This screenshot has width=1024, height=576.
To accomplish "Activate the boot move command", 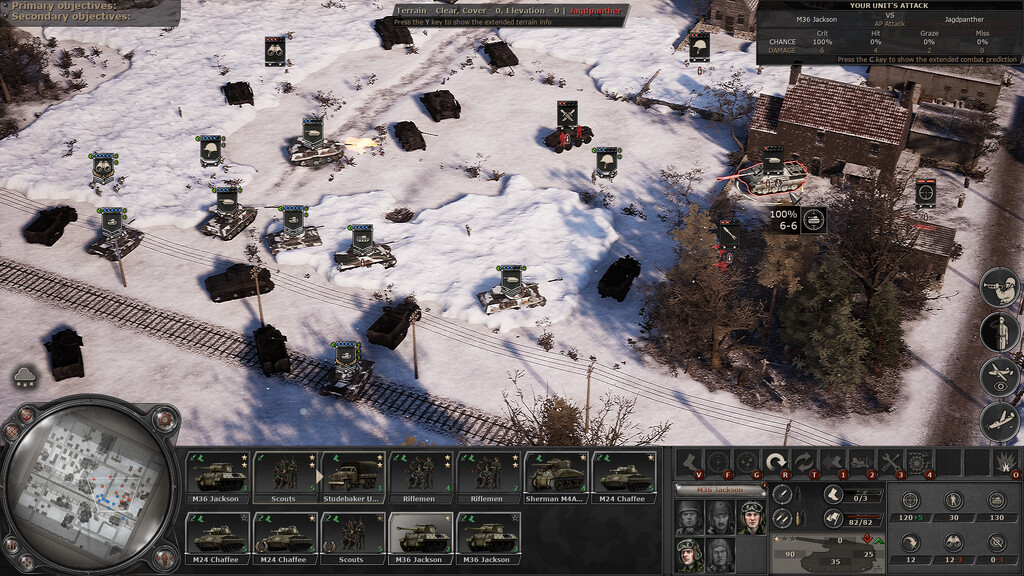I will (690, 462).
